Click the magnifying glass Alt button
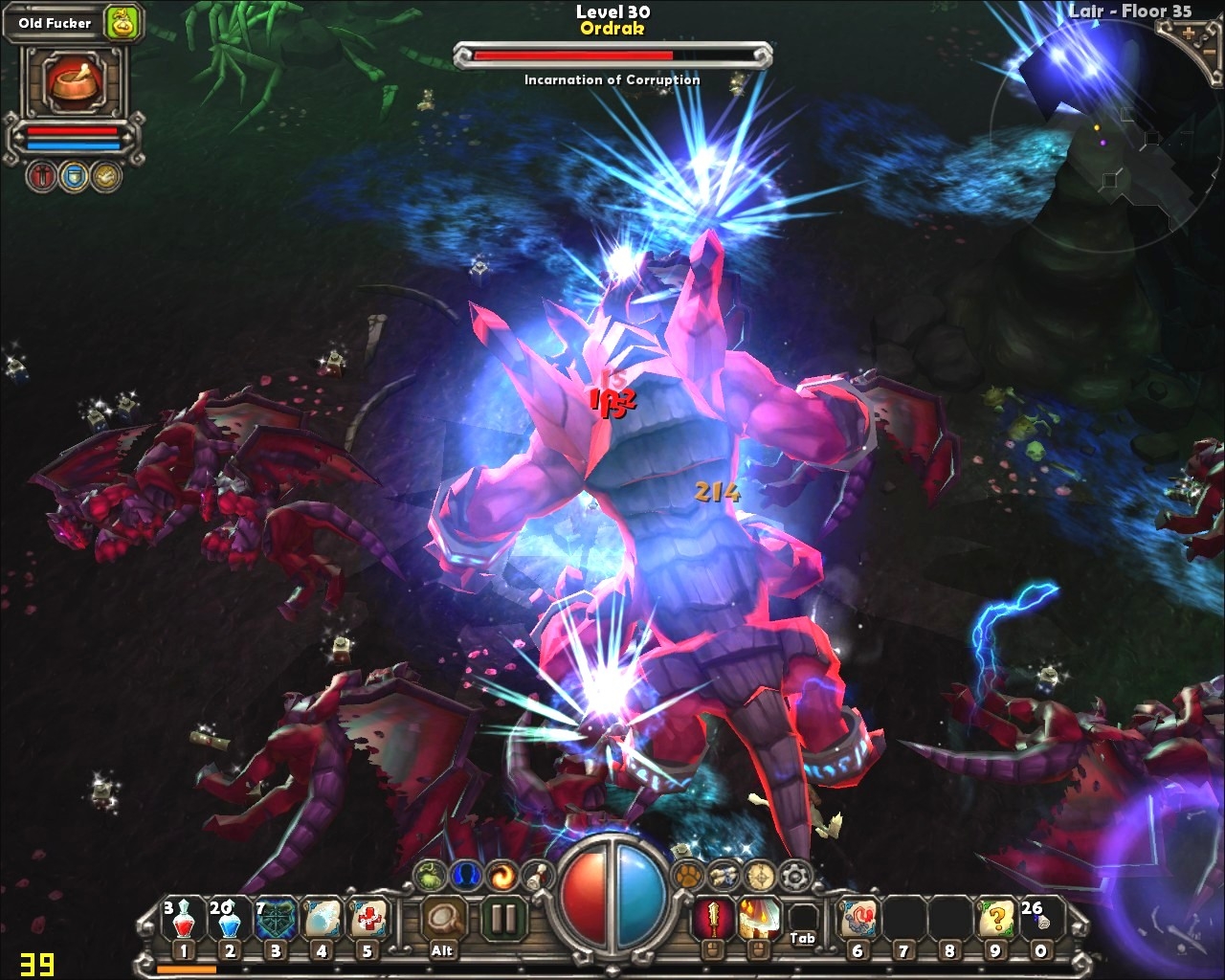The image size is (1225, 980). pos(442,919)
